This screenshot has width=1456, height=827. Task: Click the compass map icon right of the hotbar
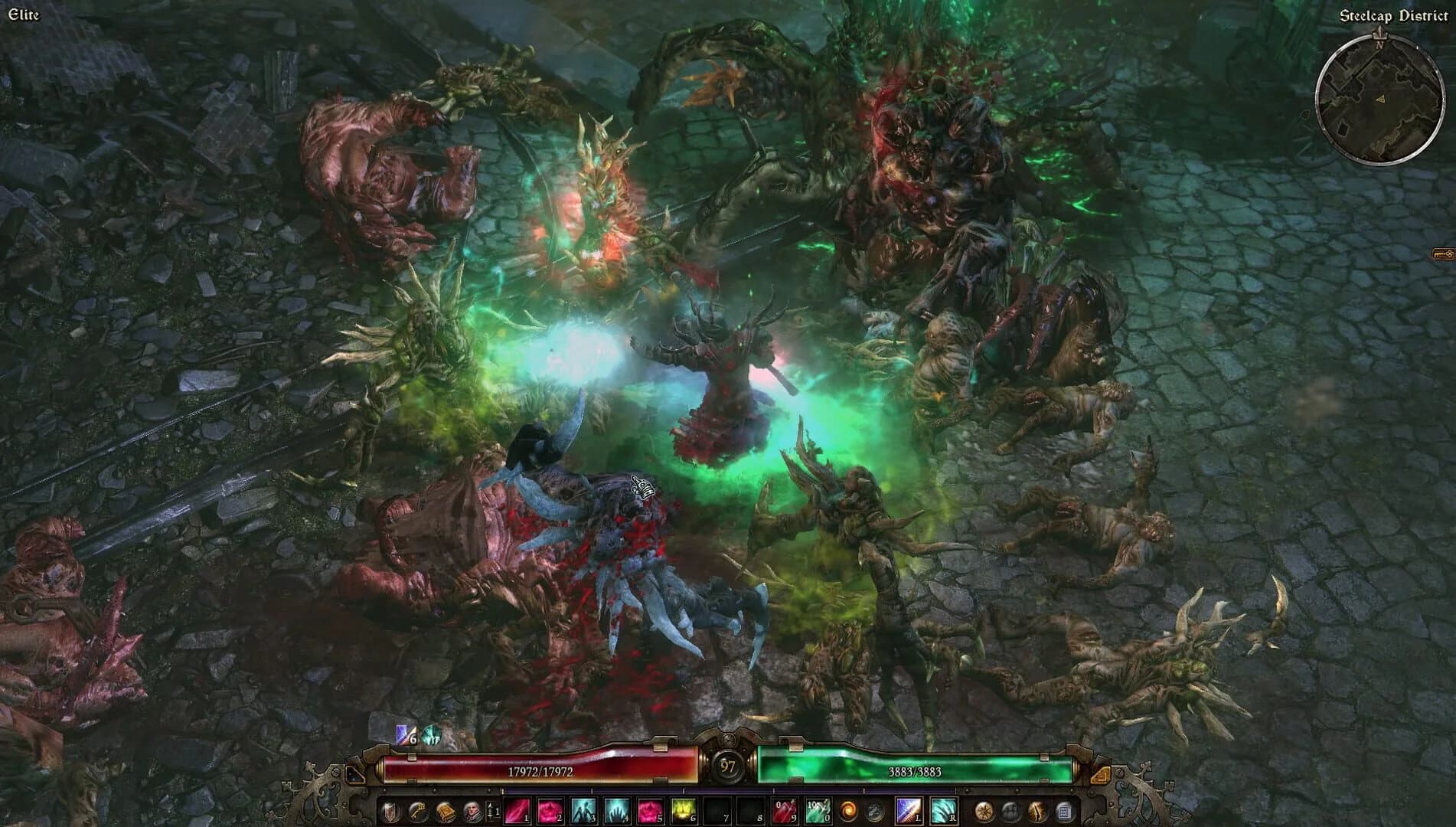(x=984, y=811)
